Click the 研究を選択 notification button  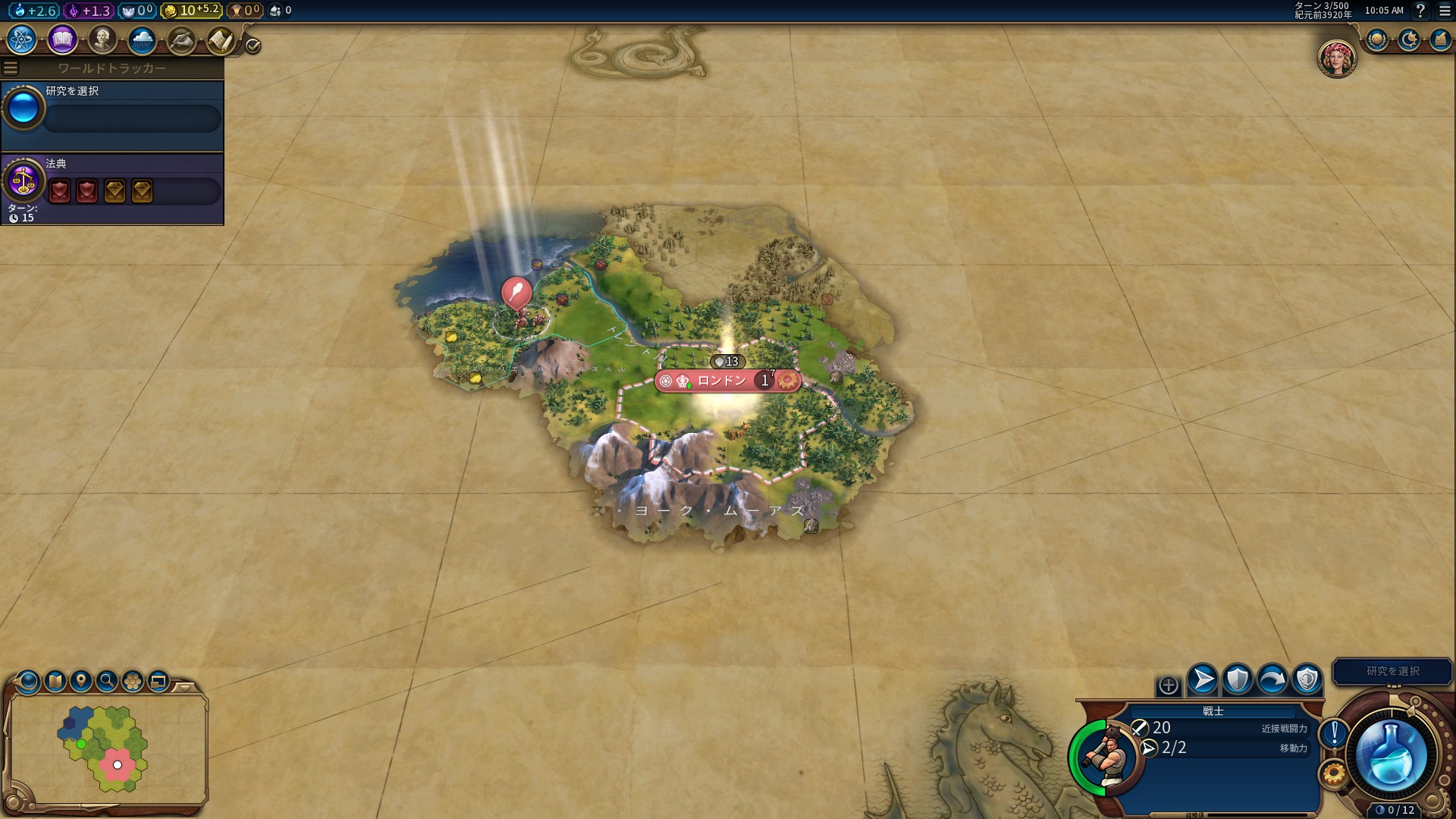coord(1392,671)
